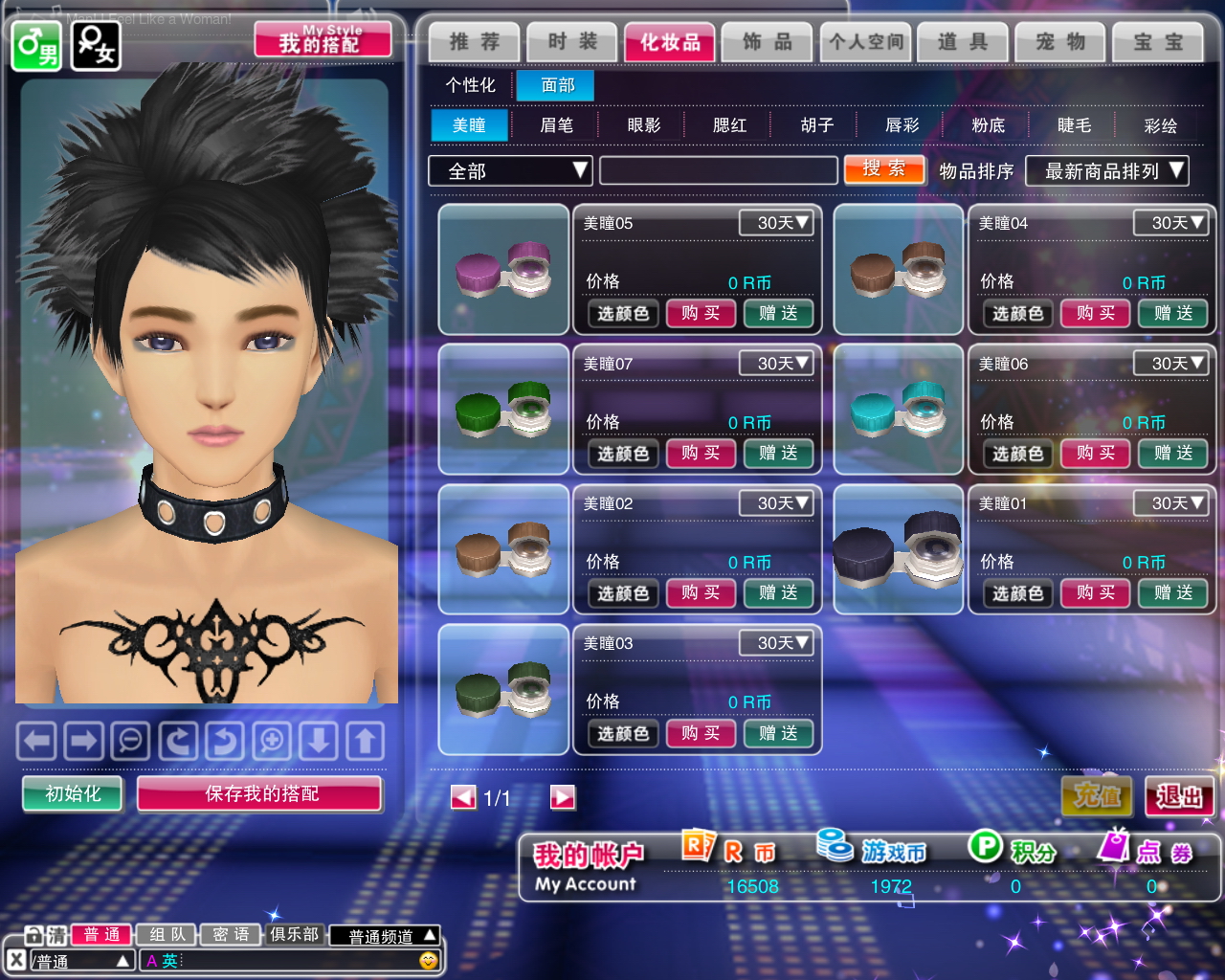
Task: Save outfit with 保存我的搭配
Action: [260, 793]
